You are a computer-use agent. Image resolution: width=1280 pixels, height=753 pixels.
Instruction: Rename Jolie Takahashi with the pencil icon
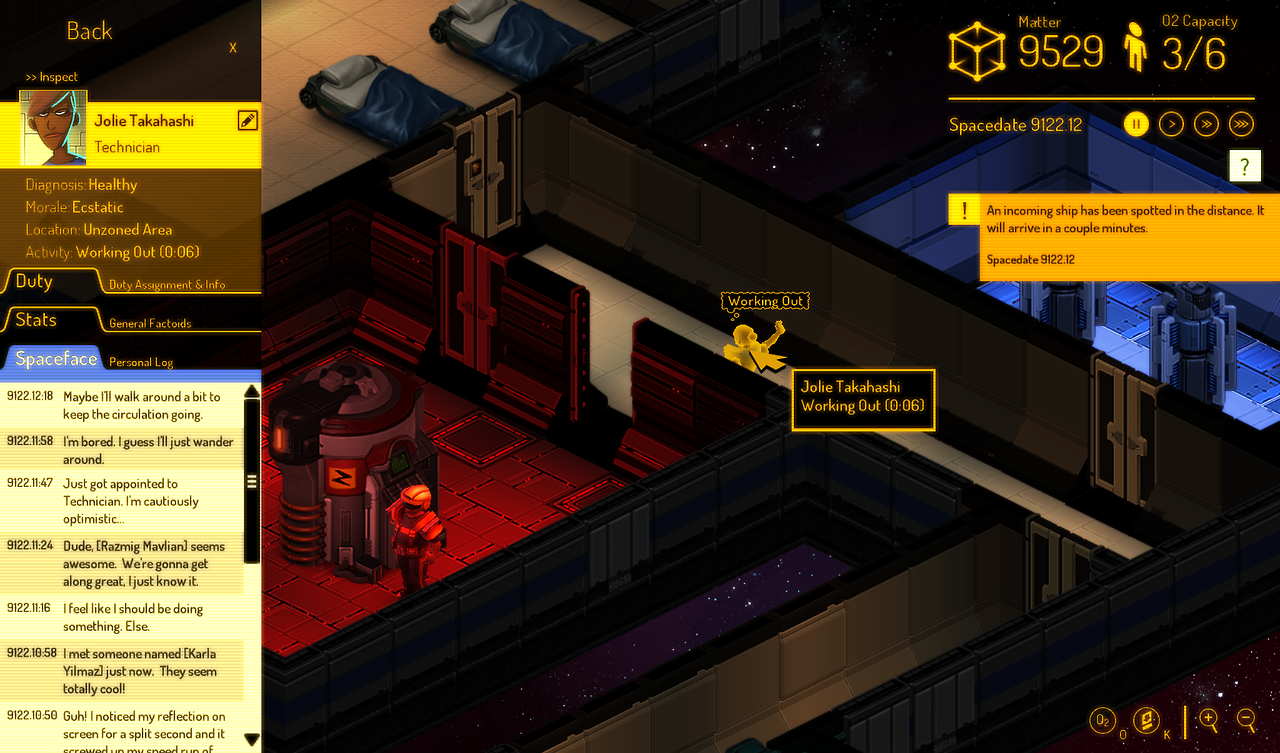[246, 118]
